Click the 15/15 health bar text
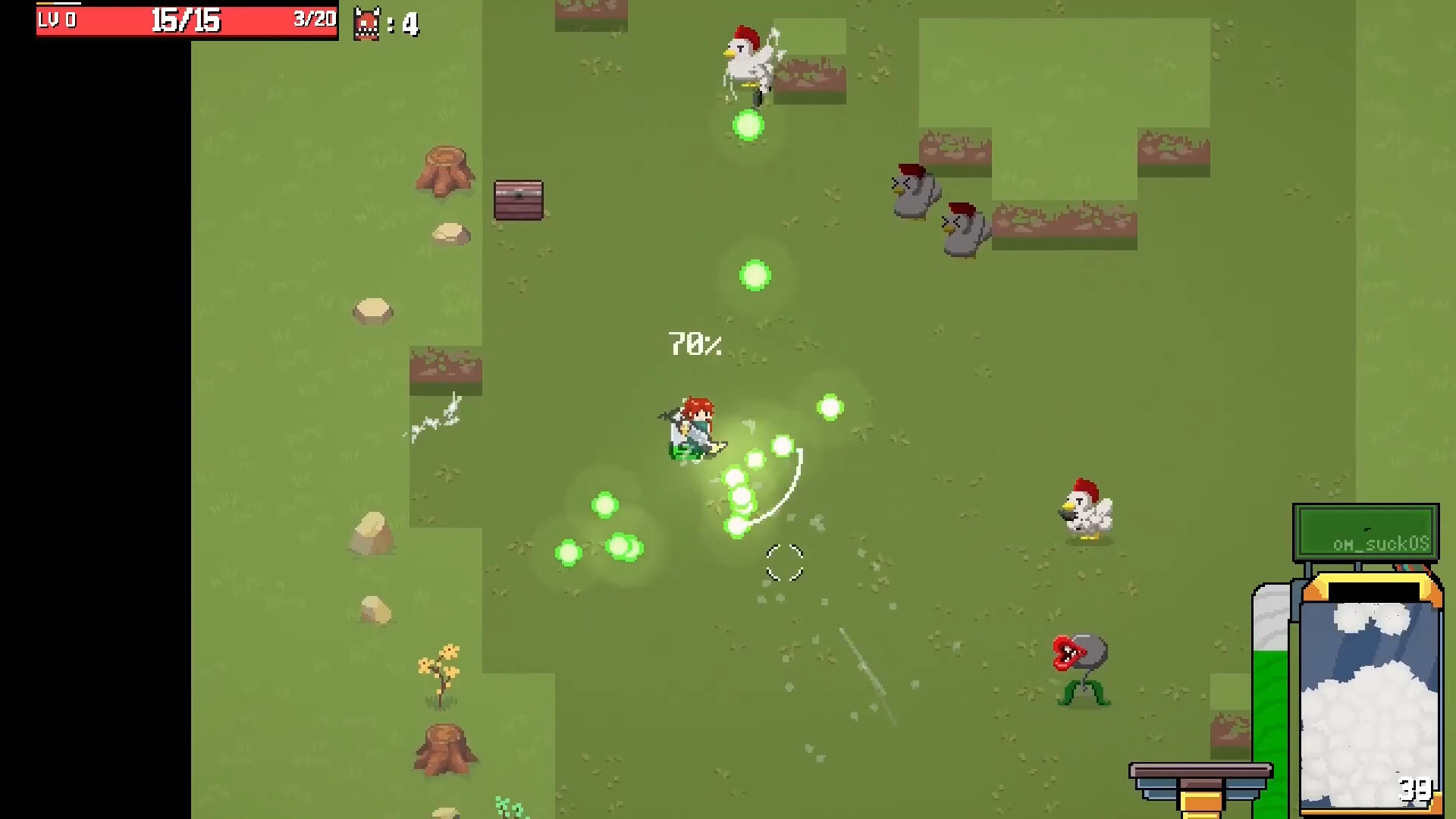Viewport: 1456px width, 819px height. (x=187, y=21)
